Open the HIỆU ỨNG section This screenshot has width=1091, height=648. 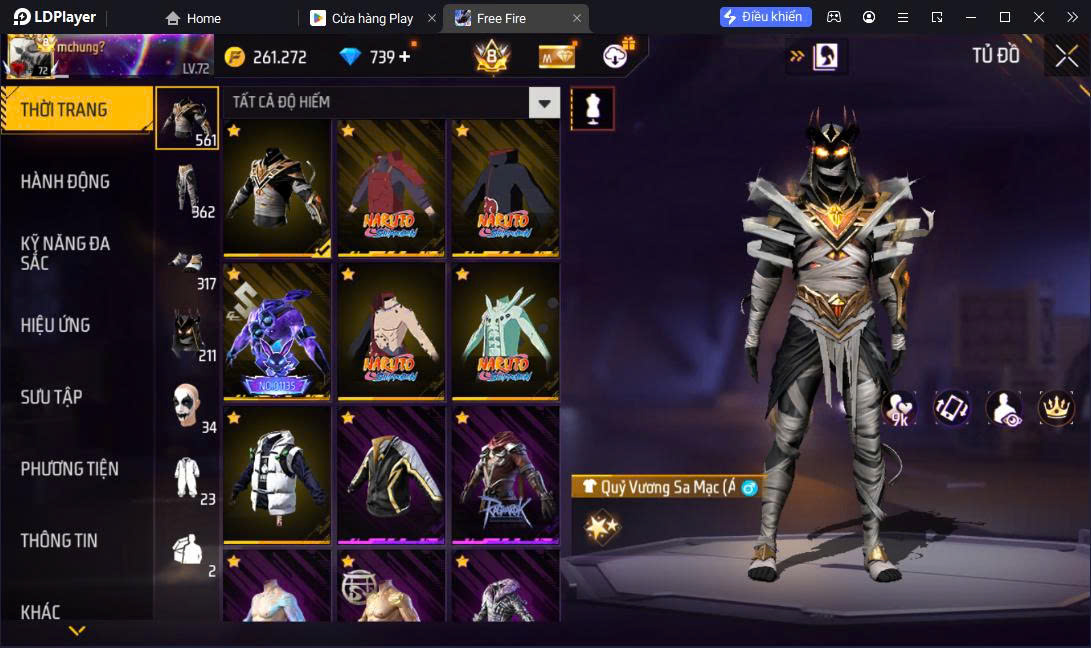coord(56,325)
